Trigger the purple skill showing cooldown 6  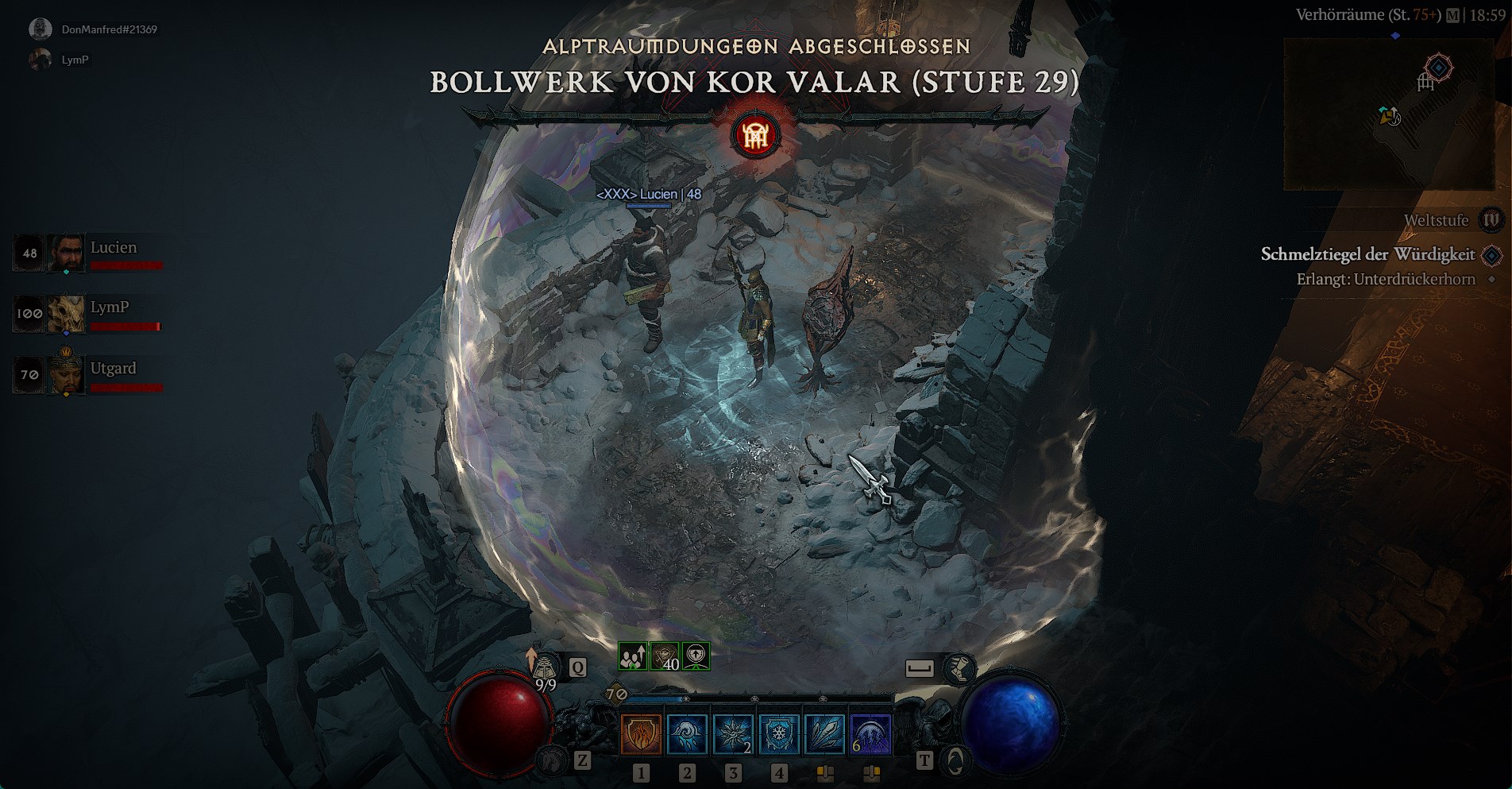[870, 733]
